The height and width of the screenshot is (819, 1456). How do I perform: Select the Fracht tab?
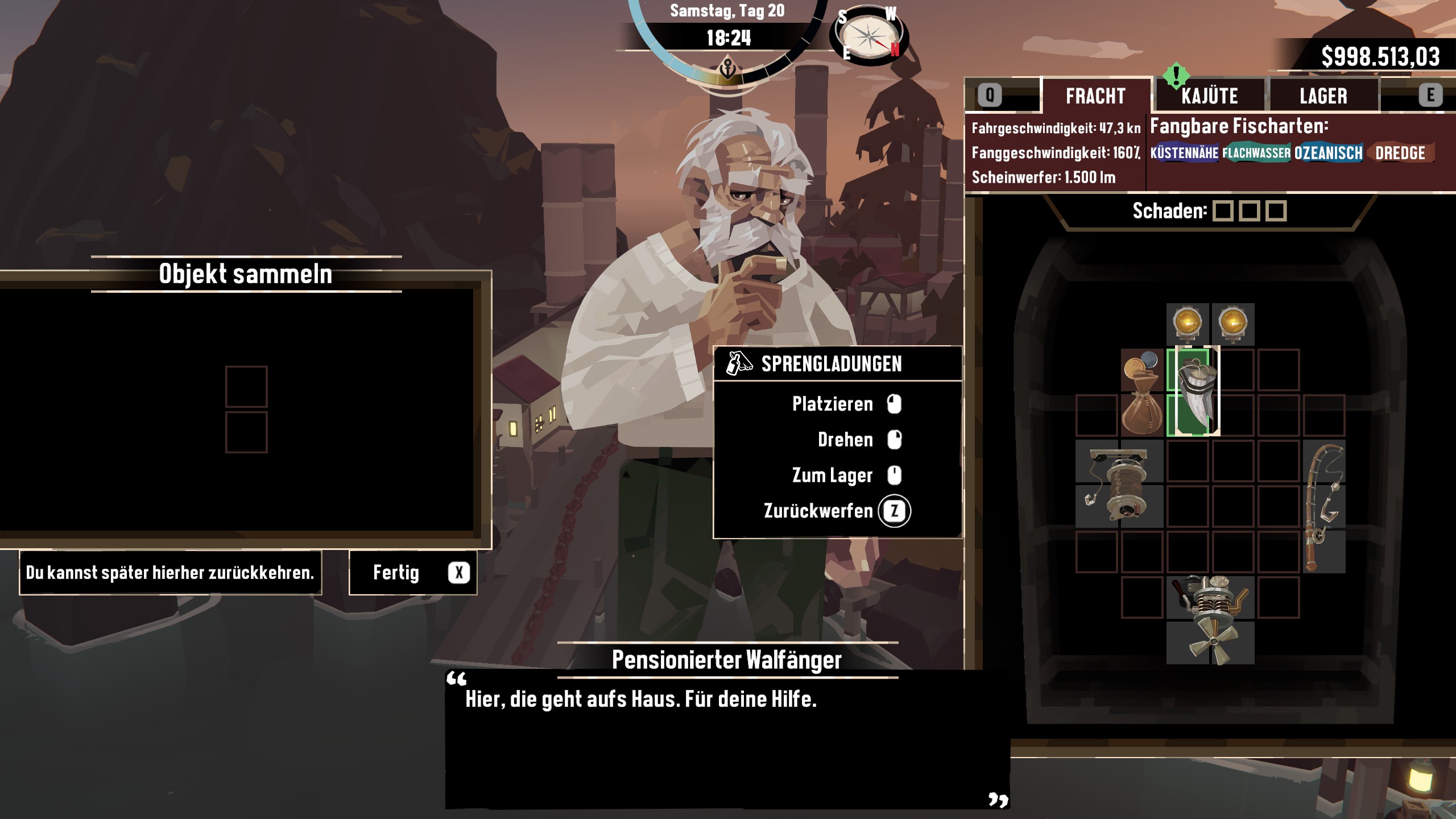click(x=1095, y=96)
